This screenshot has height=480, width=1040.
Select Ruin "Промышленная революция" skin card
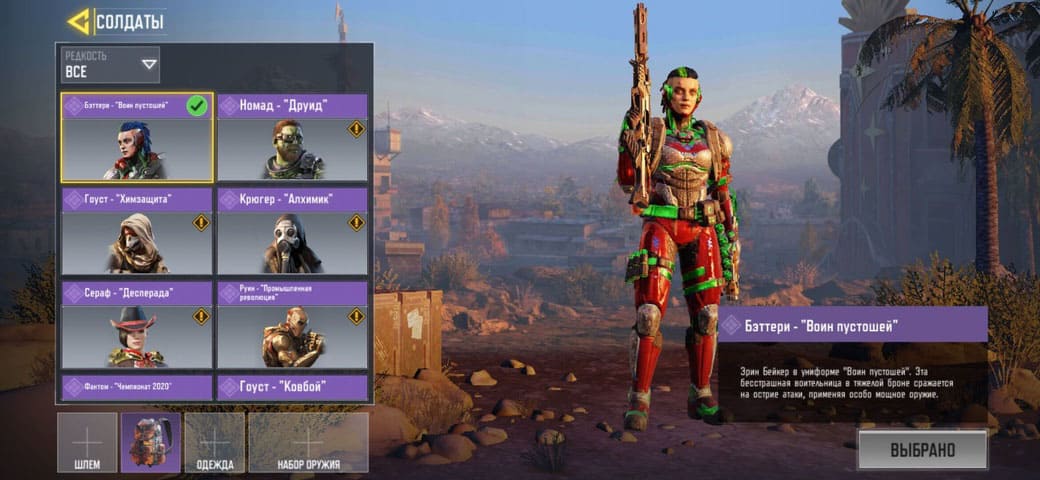(x=292, y=326)
